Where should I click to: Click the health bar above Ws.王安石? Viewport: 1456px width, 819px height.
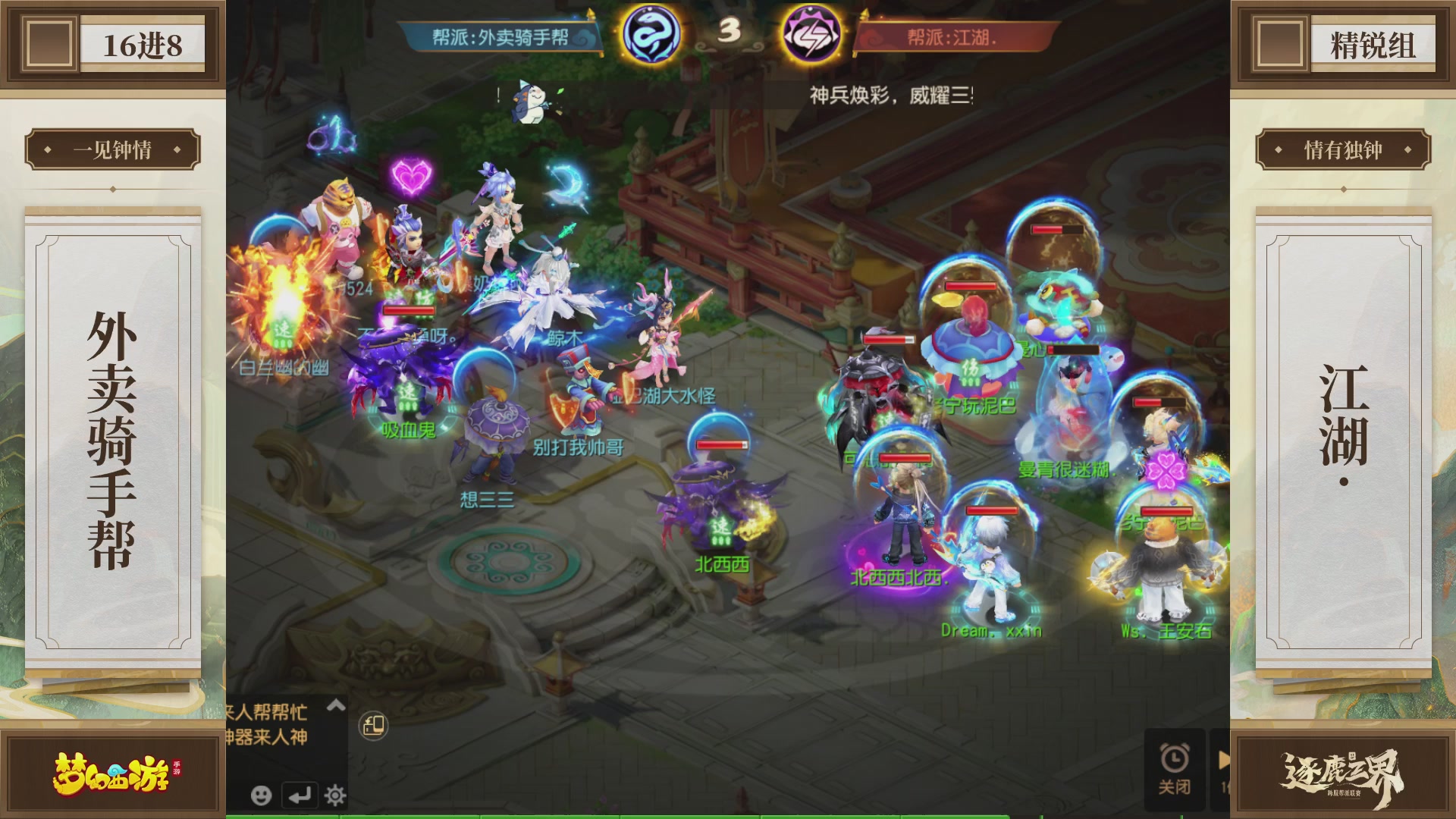click(1166, 510)
